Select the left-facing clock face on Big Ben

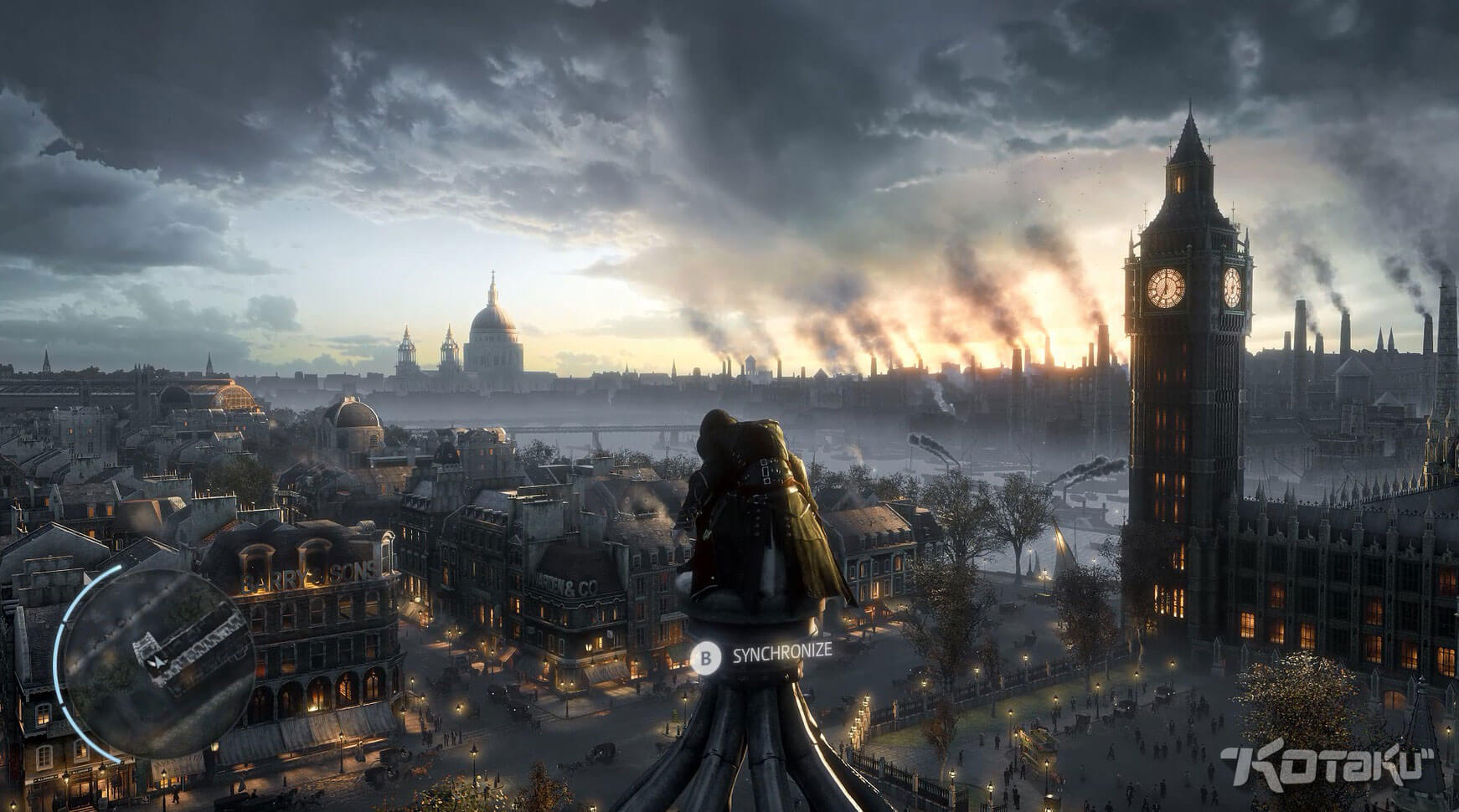(x=1166, y=289)
